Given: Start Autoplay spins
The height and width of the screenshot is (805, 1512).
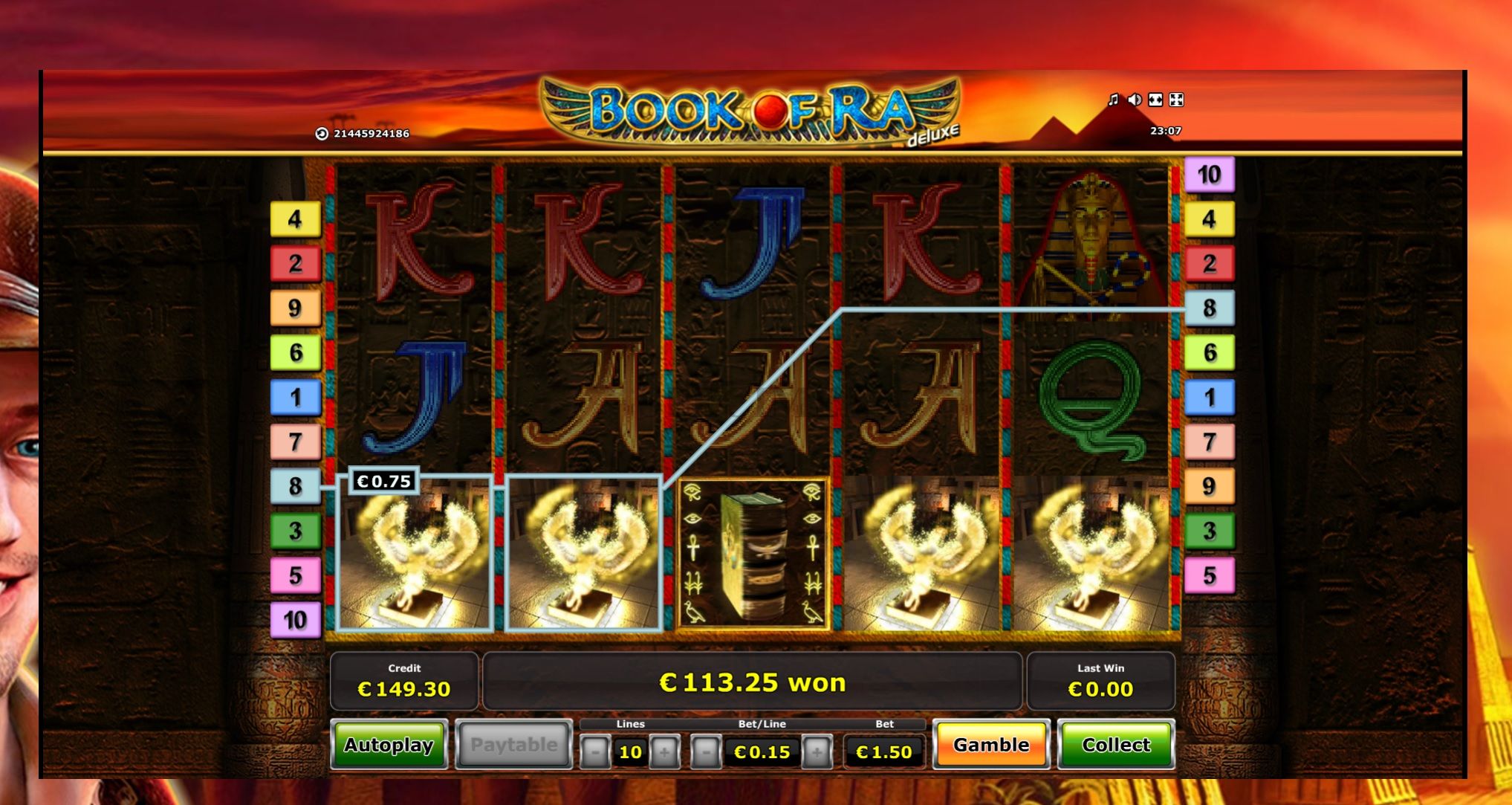Looking at the screenshot, I should [389, 745].
